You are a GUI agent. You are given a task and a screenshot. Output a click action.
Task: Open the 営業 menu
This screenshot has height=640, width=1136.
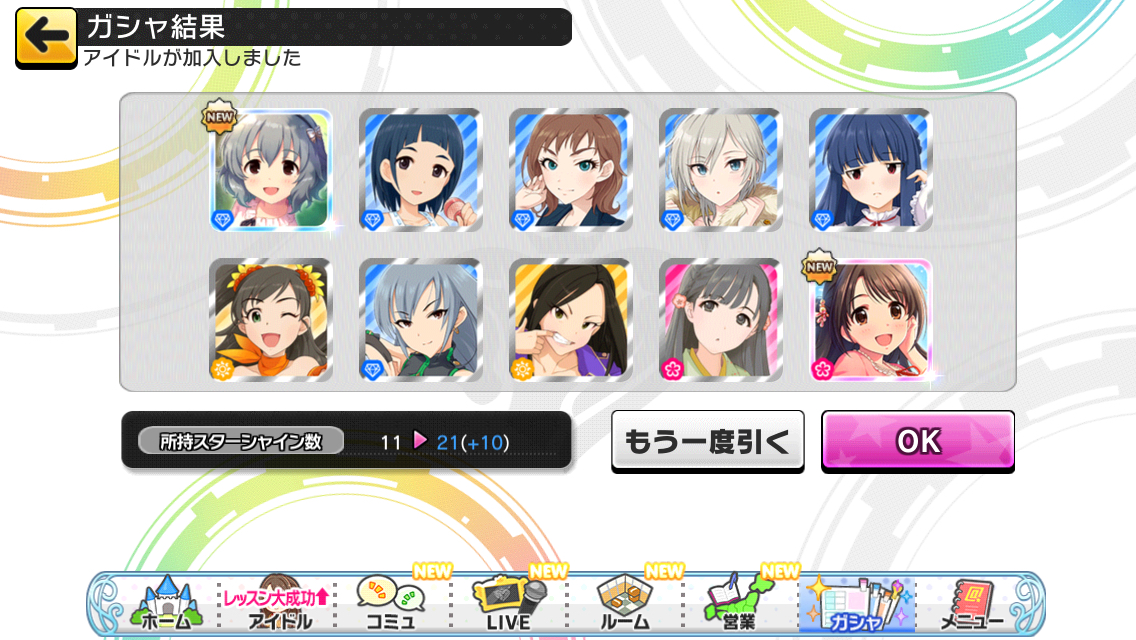[739, 603]
